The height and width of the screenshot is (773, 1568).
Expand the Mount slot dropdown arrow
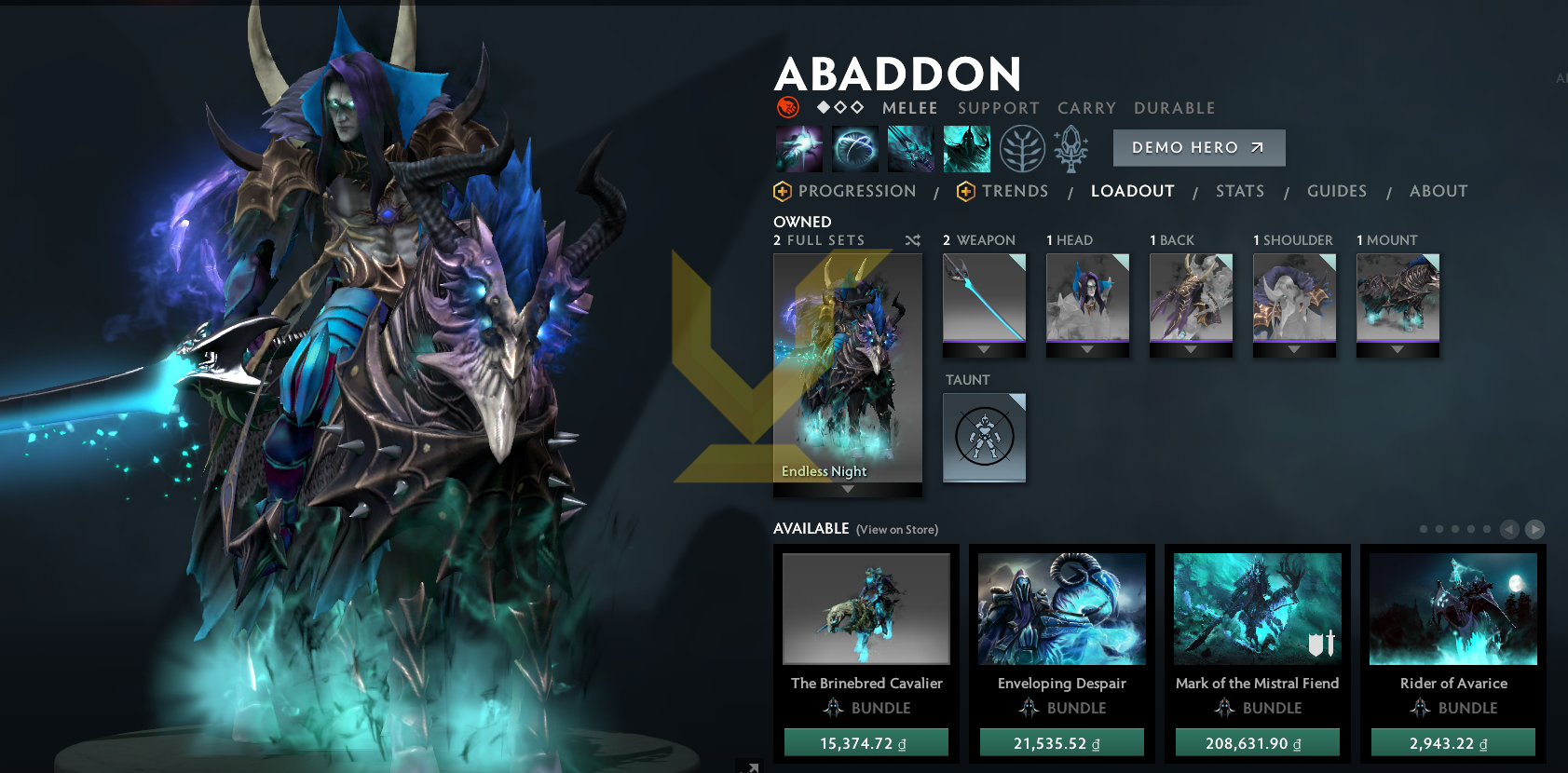pyautogui.click(x=1398, y=349)
